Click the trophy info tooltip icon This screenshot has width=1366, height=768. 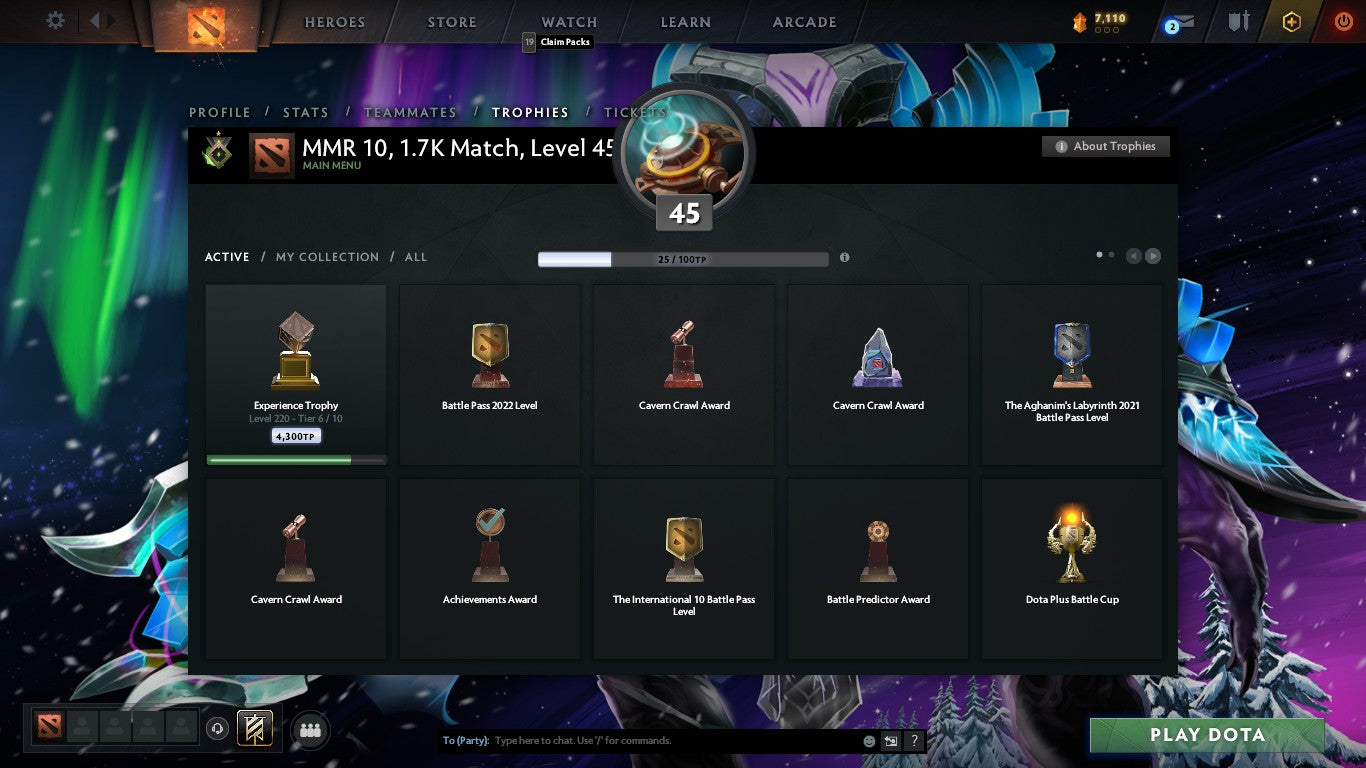click(x=845, y=257)
